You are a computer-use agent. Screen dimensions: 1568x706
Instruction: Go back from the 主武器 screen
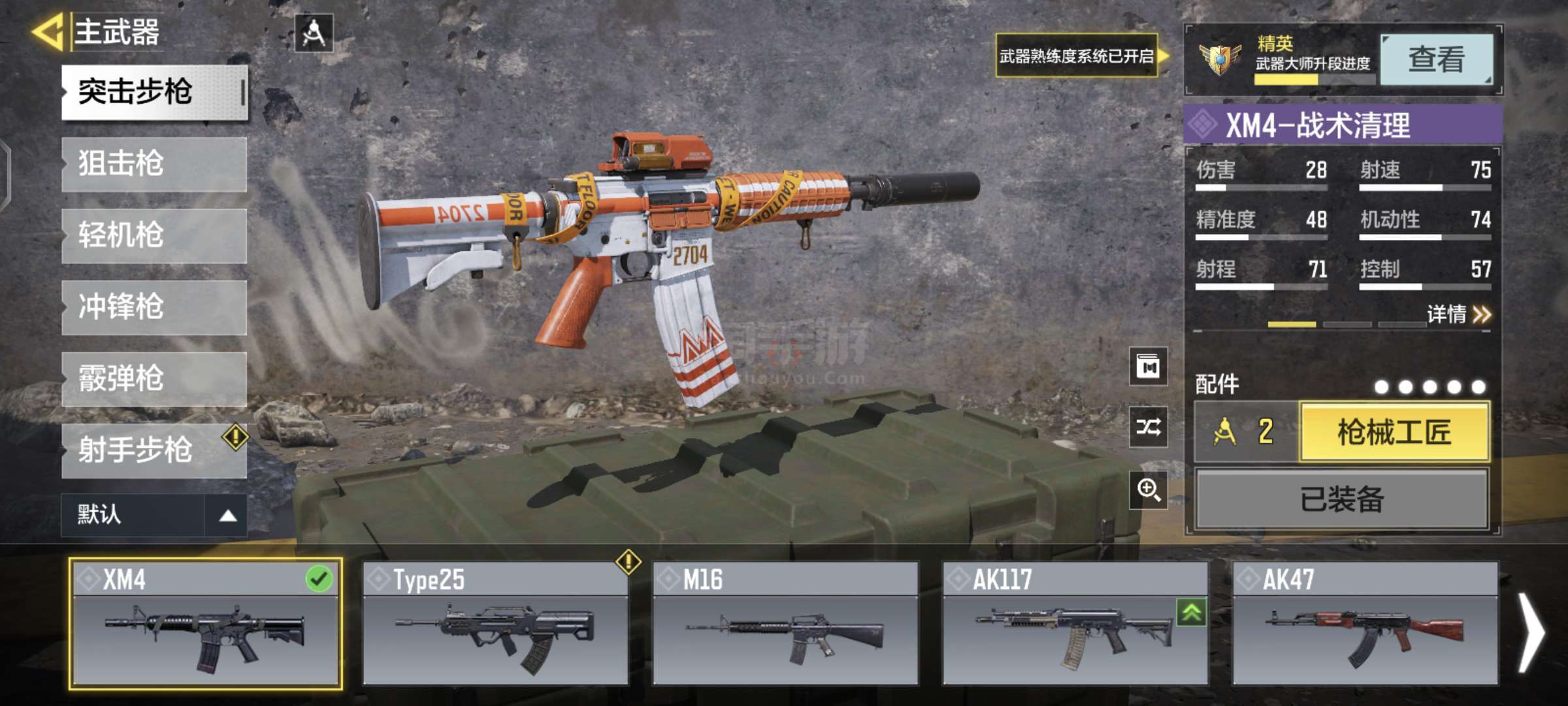click(47, 31)
